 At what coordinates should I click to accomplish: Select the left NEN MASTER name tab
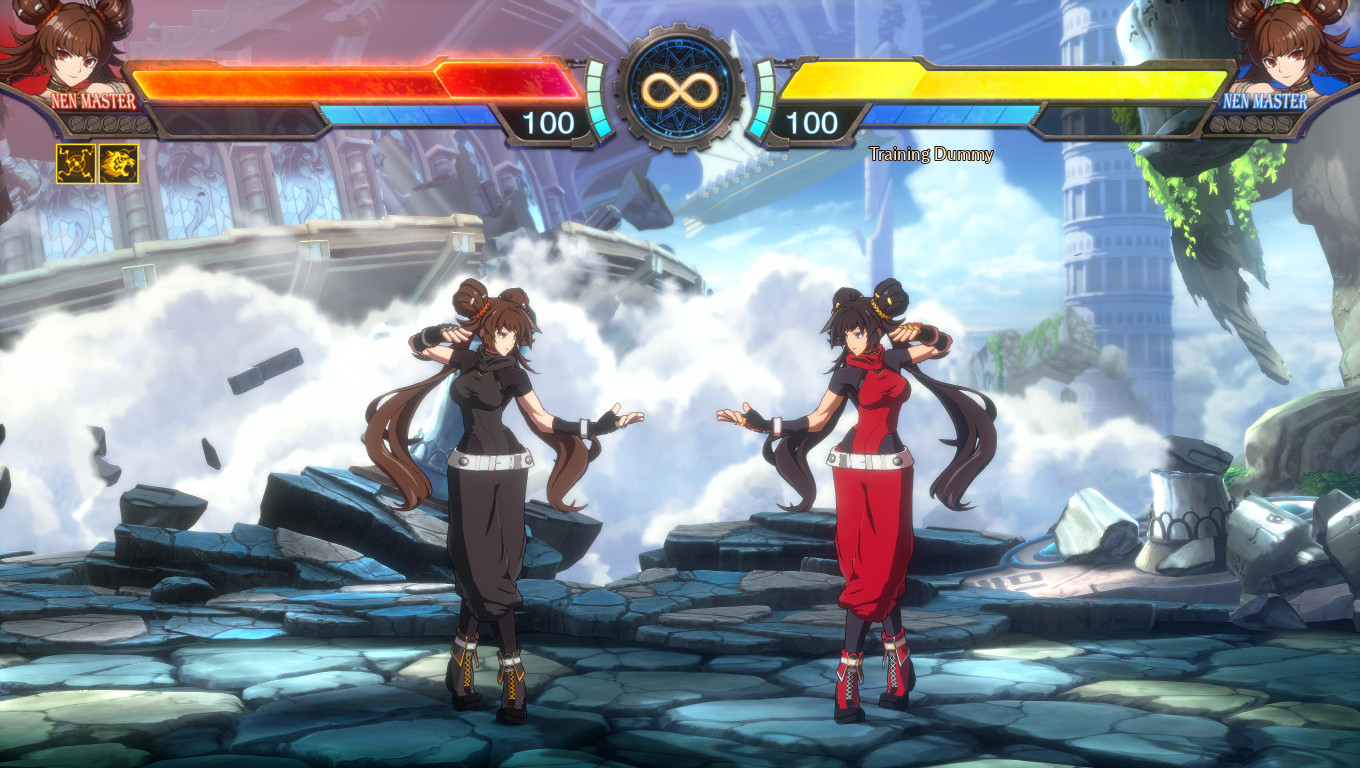(x=94, y=102)
